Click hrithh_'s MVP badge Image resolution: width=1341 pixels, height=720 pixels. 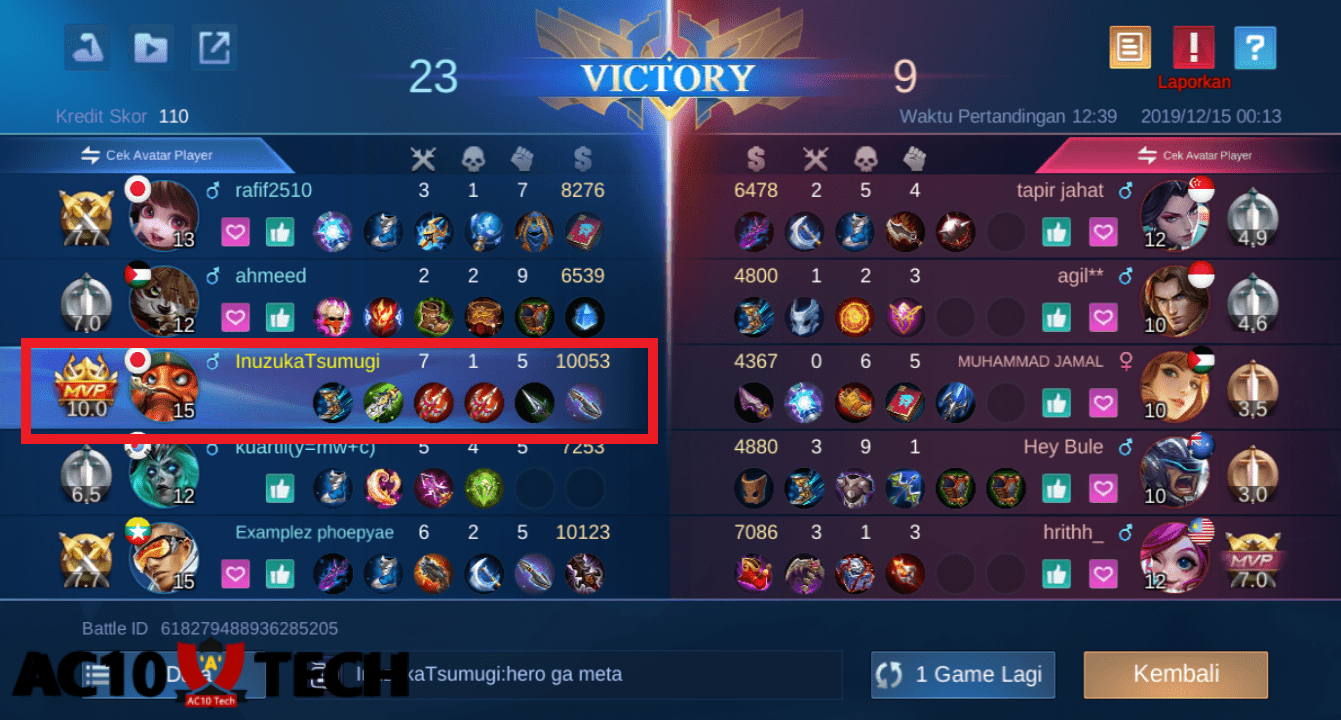(x=1252, y=558)
